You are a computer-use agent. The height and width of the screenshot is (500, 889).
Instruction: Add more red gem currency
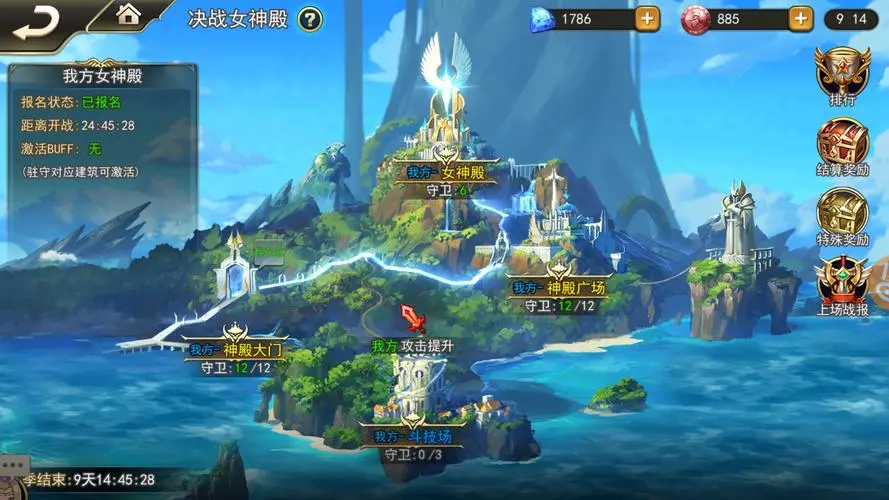pyautogui.click(x=800, y=18)
